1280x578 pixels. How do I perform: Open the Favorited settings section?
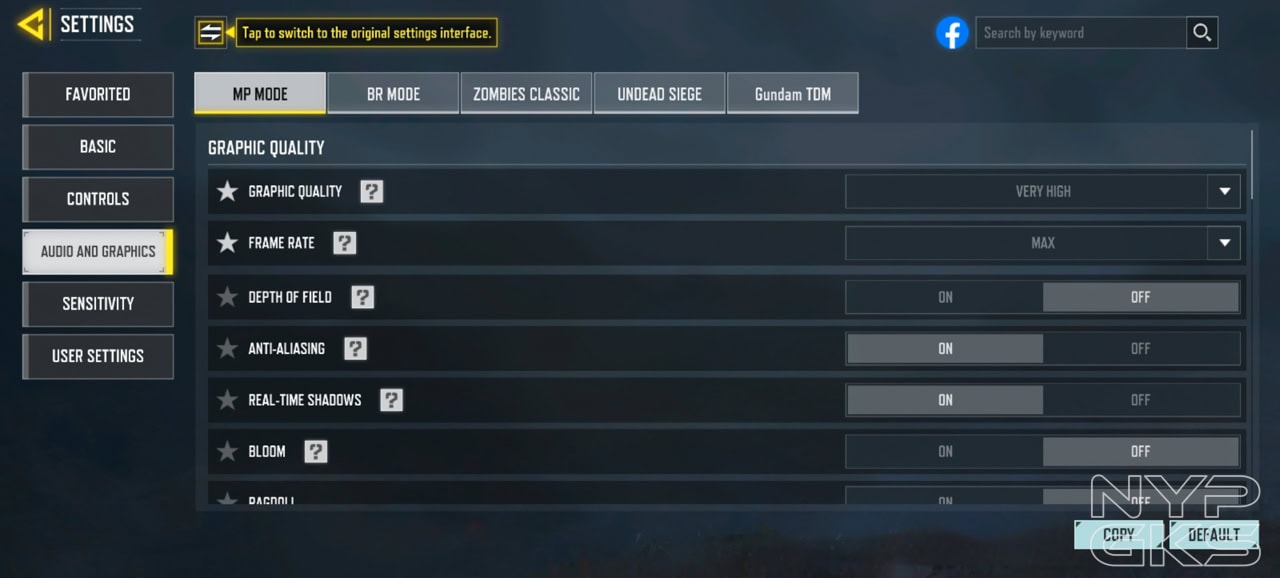tap(98, 94)
